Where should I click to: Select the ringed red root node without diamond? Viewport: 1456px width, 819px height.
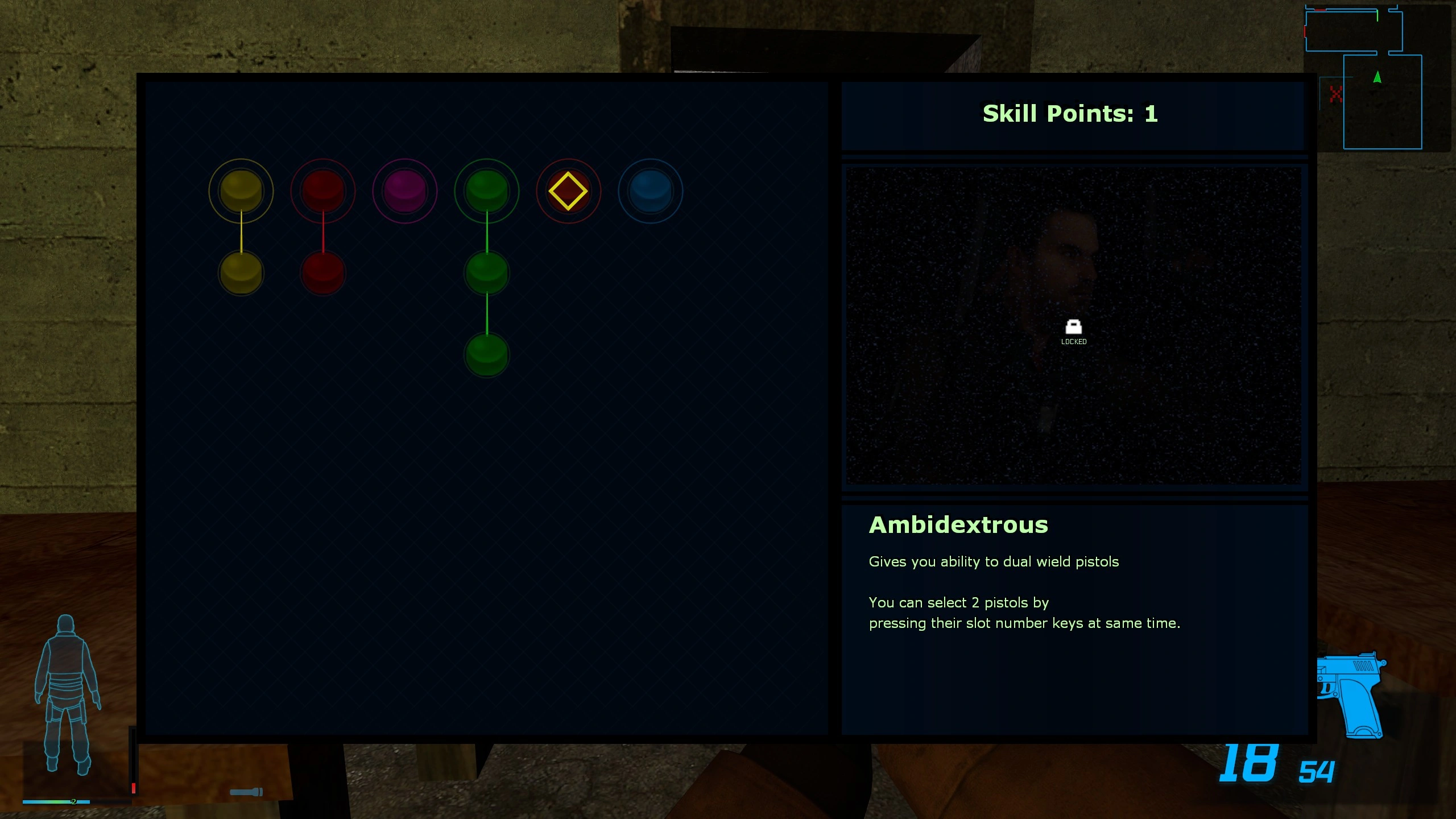click(x=323, y=191)
